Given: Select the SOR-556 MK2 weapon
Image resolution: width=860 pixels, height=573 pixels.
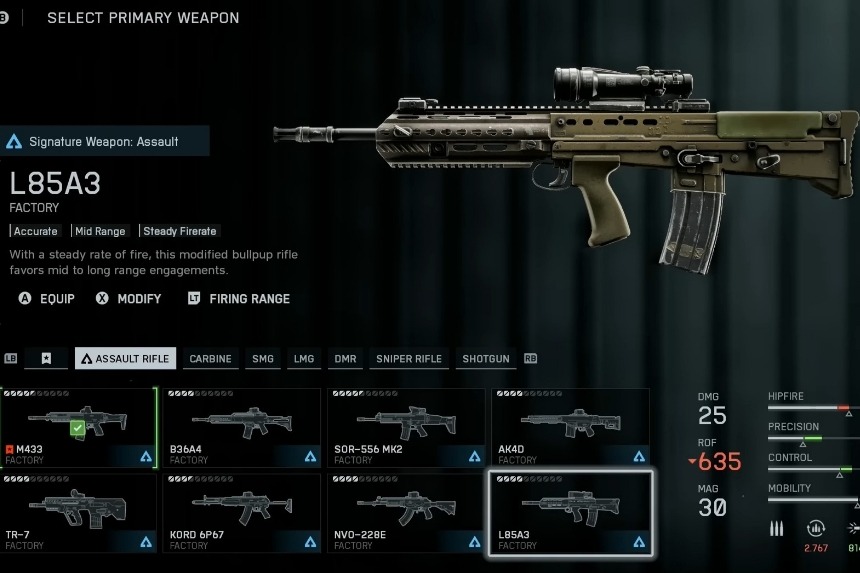Looking at the screenshot, I should (x=405, y=428).
